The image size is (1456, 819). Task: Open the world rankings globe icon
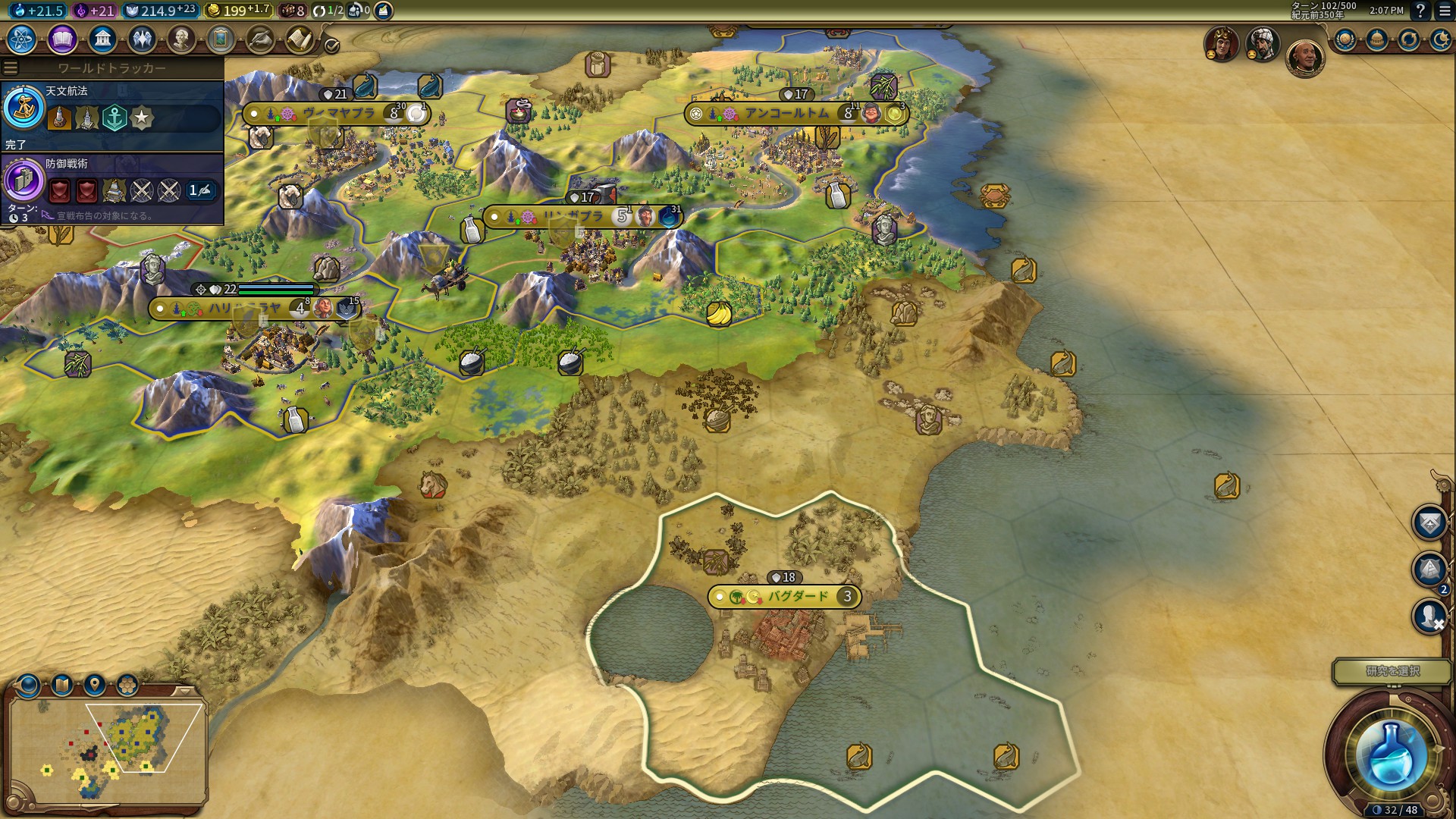[x=1346, y=39]
